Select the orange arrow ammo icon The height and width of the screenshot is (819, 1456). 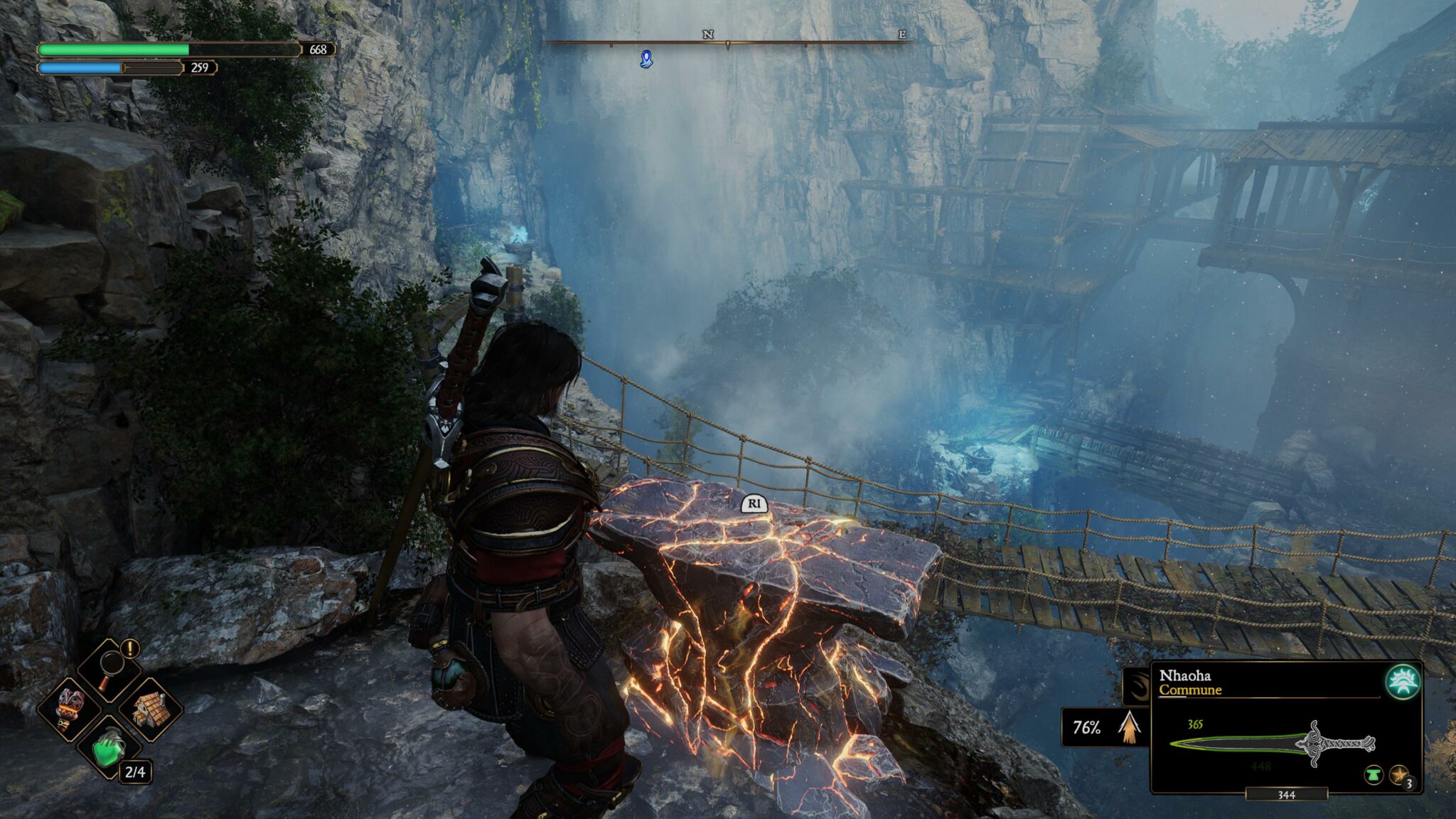1129,727
